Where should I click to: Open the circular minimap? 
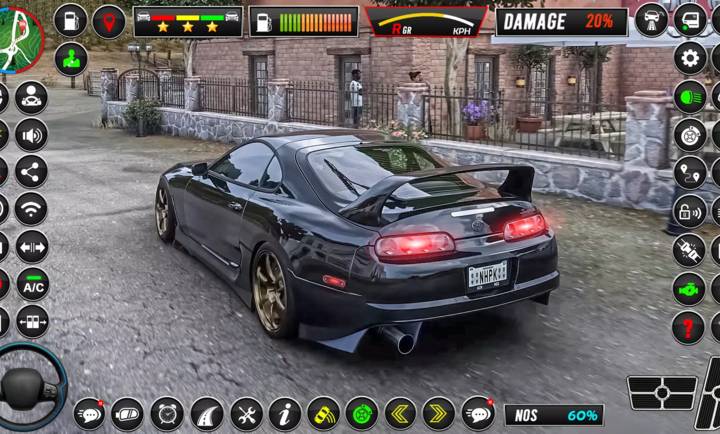18,38
